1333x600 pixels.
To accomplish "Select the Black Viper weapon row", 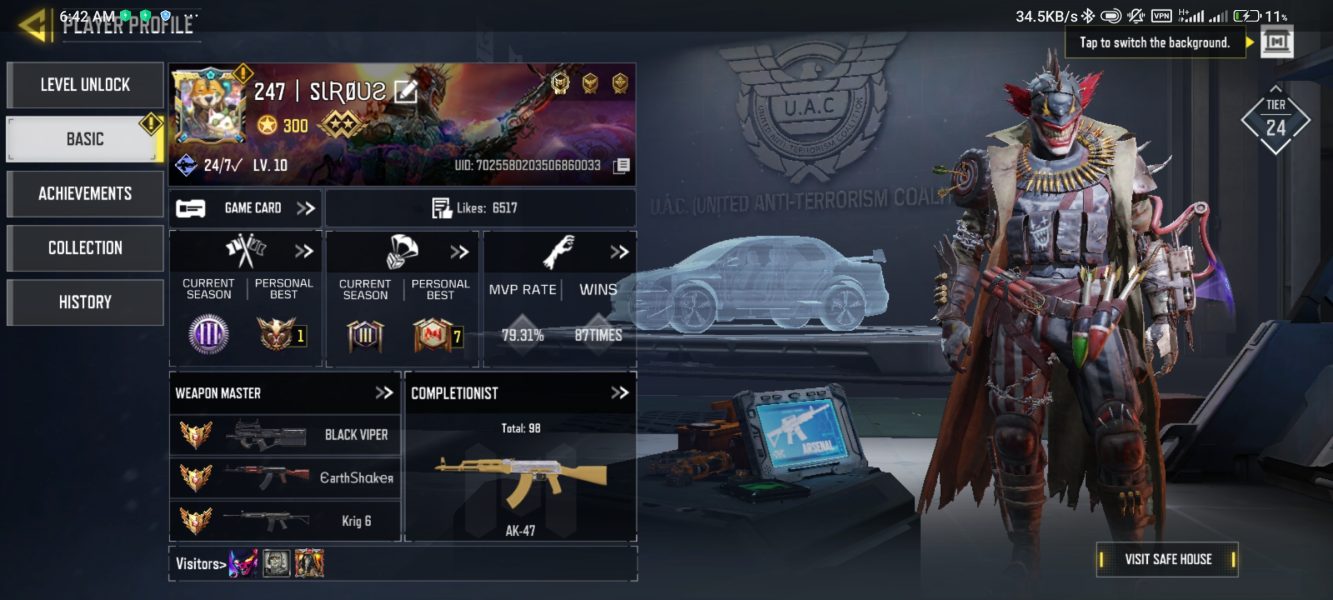I will (285, 435).
